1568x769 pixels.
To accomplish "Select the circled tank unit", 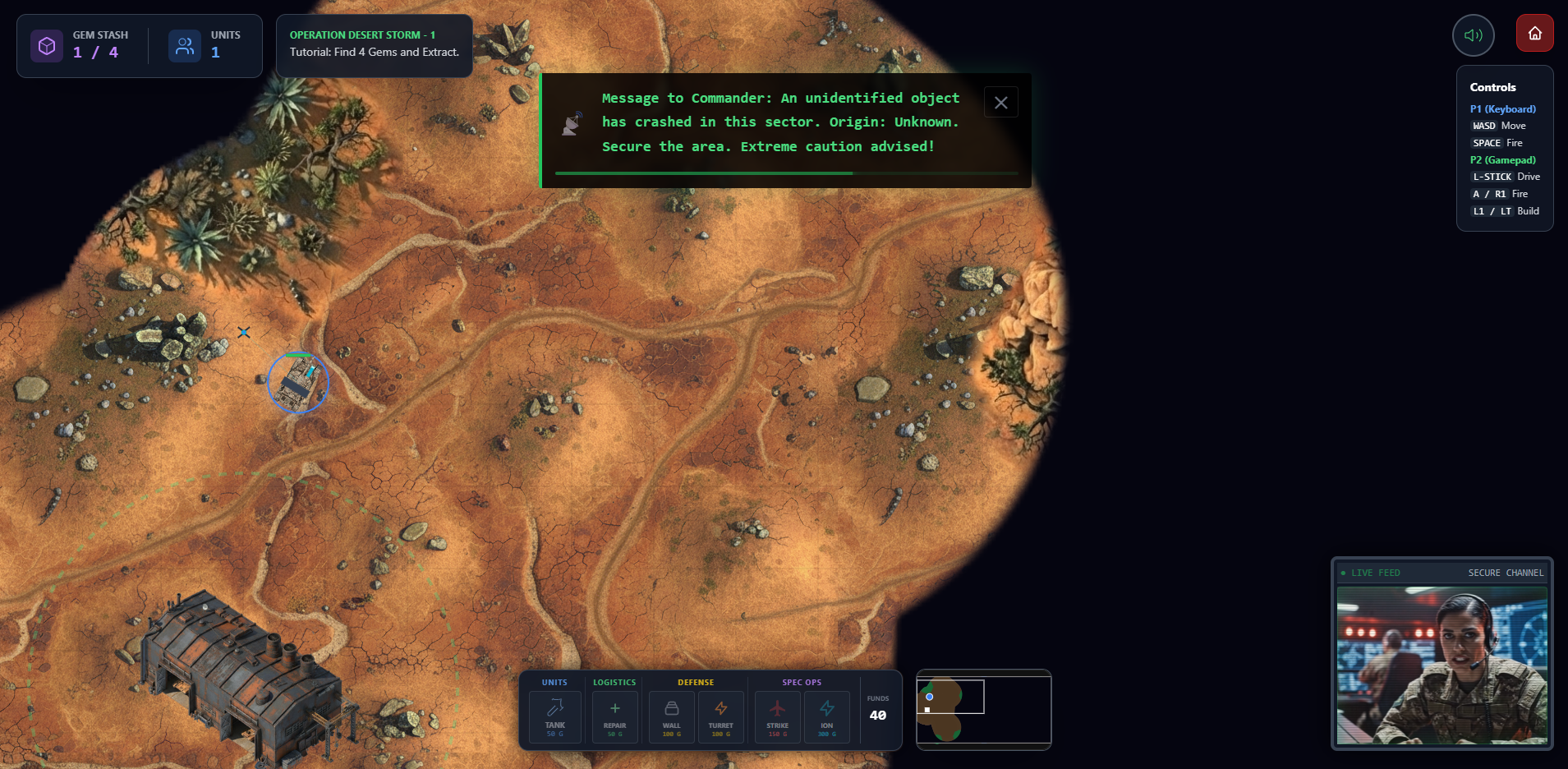I will coord(298,383).
